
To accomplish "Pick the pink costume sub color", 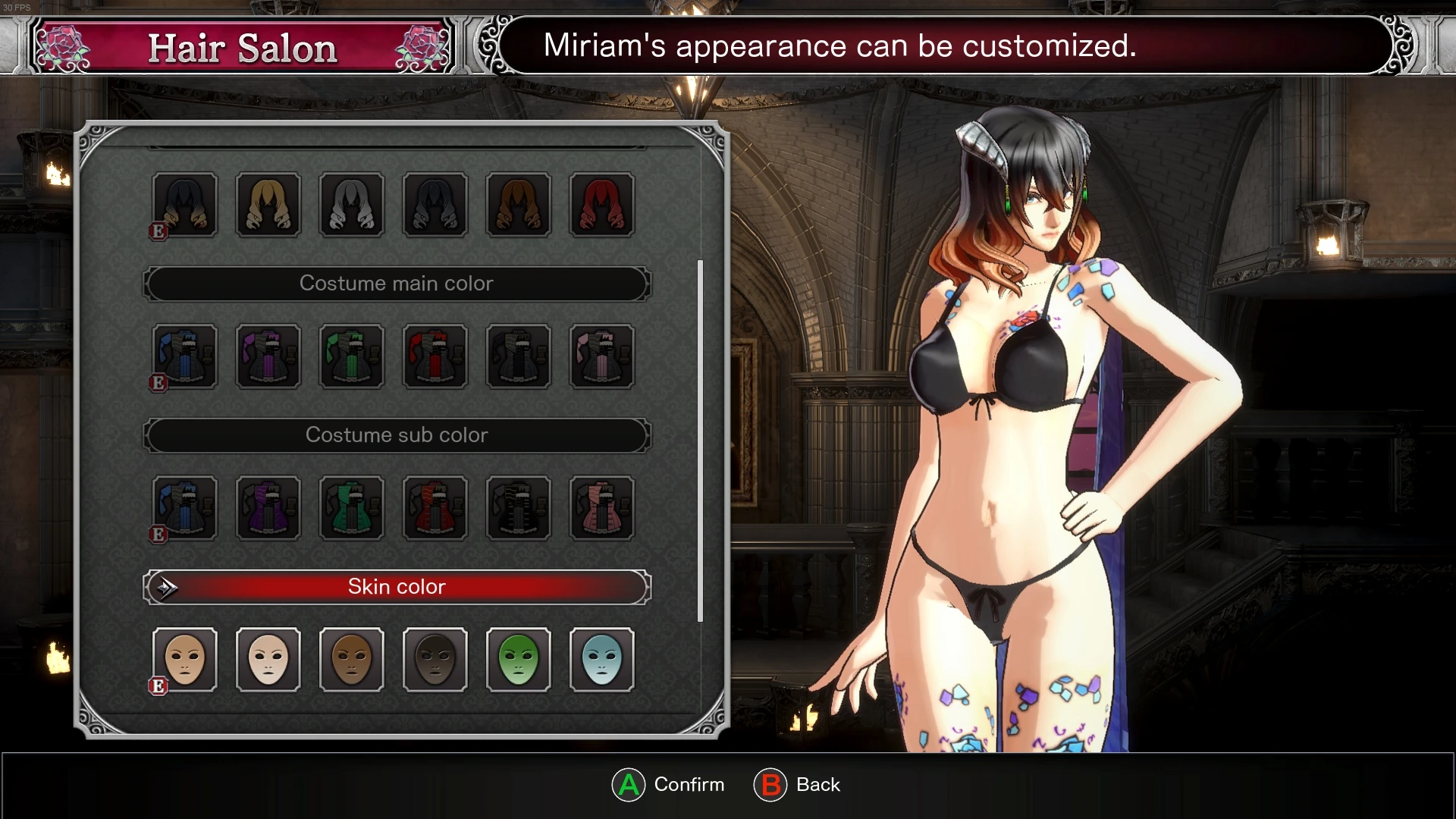I will pyautogui.click(x=602, y=508).
